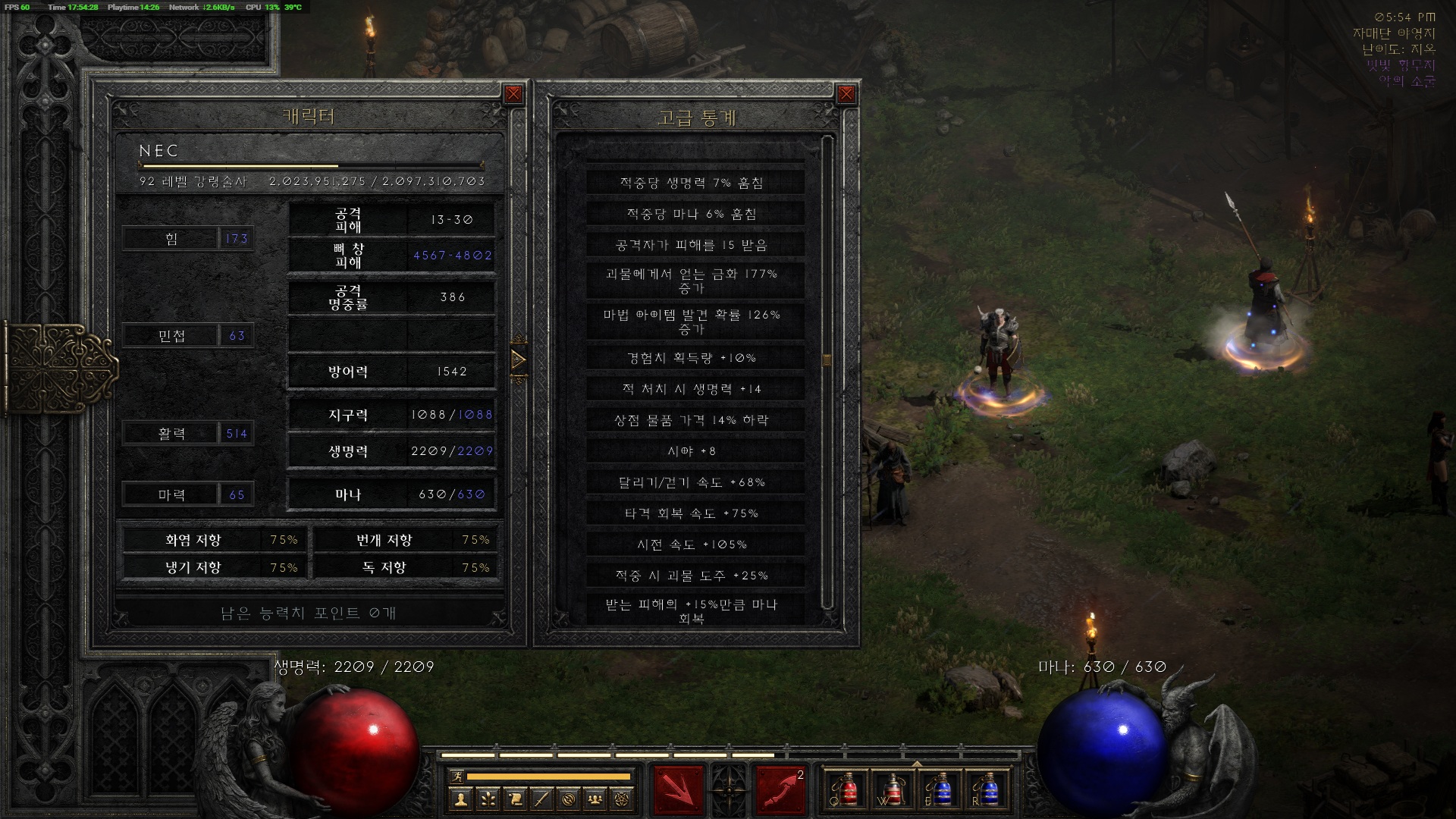Use the red potion in belt slot Q
1456x819 pixels.
(849, 790)
